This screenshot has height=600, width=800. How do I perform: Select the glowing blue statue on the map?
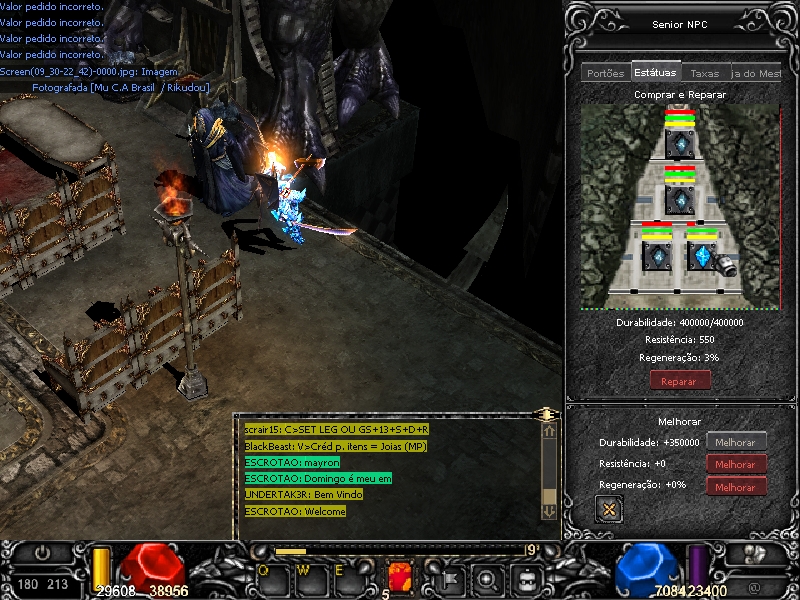pyautogui.click(x=703, y=257)
